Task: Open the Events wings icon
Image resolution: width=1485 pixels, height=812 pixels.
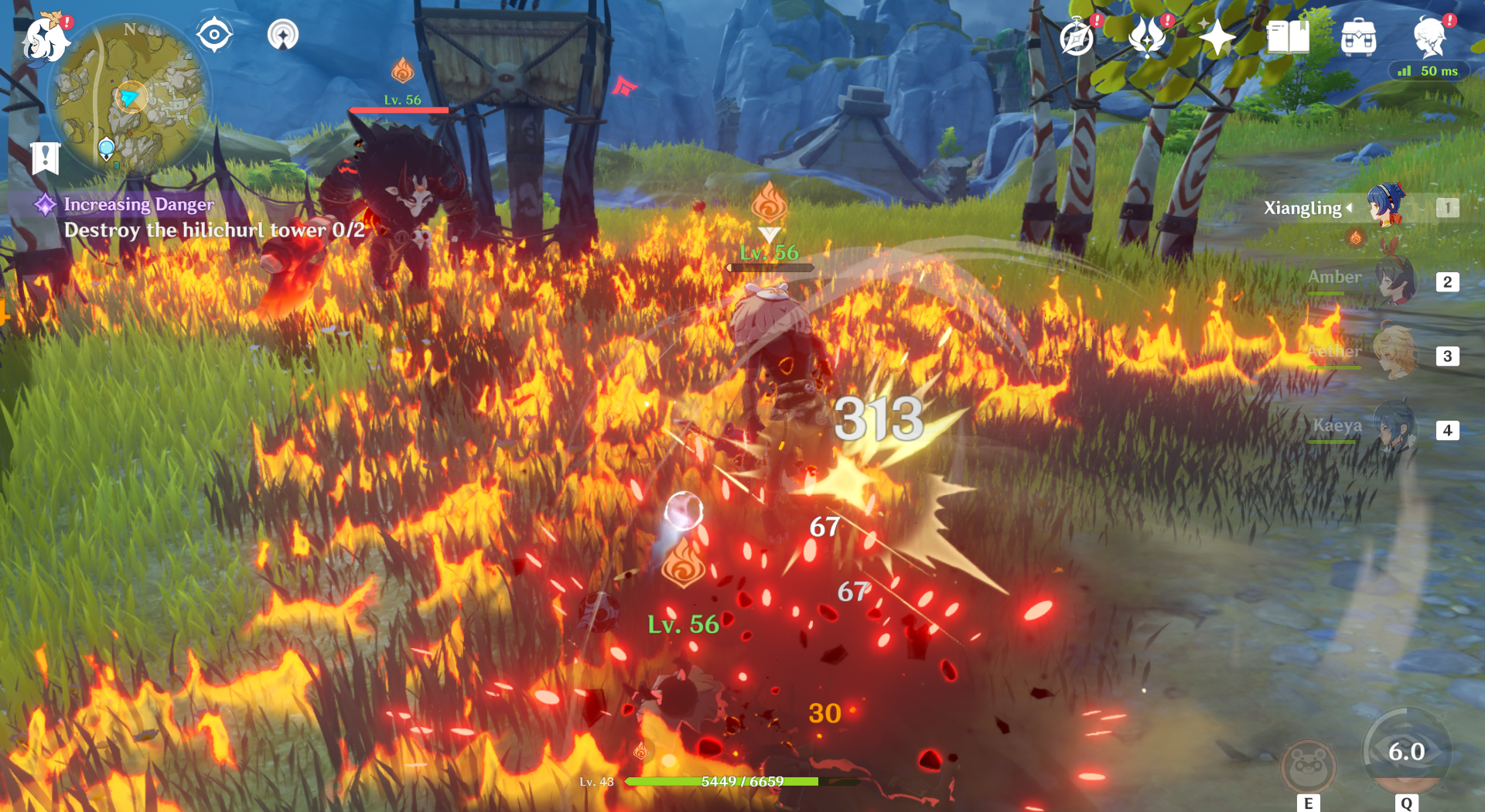Action: (x=1147, y=36)
